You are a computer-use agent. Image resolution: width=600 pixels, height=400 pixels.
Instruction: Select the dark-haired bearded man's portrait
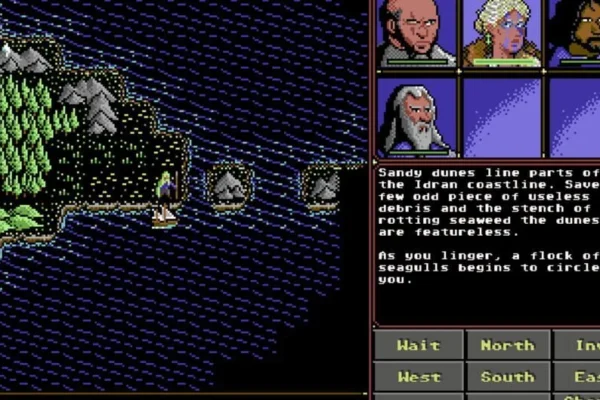(x=576, y=33)
